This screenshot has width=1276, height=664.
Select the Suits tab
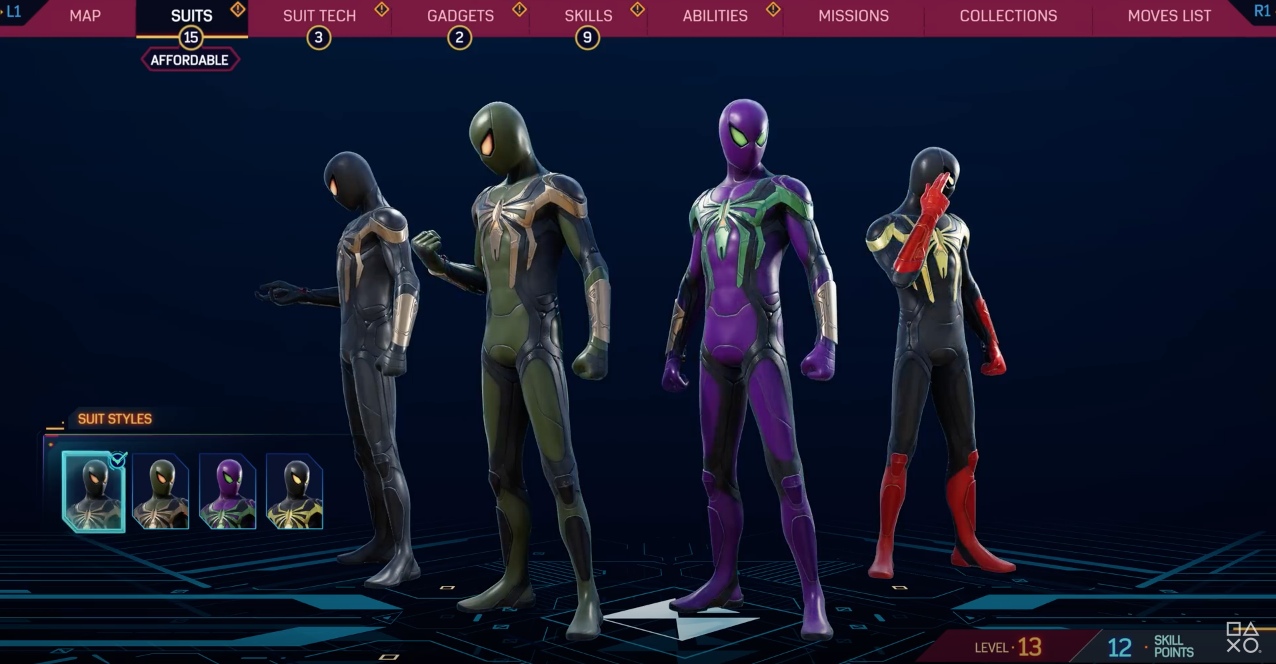point(191,16)
